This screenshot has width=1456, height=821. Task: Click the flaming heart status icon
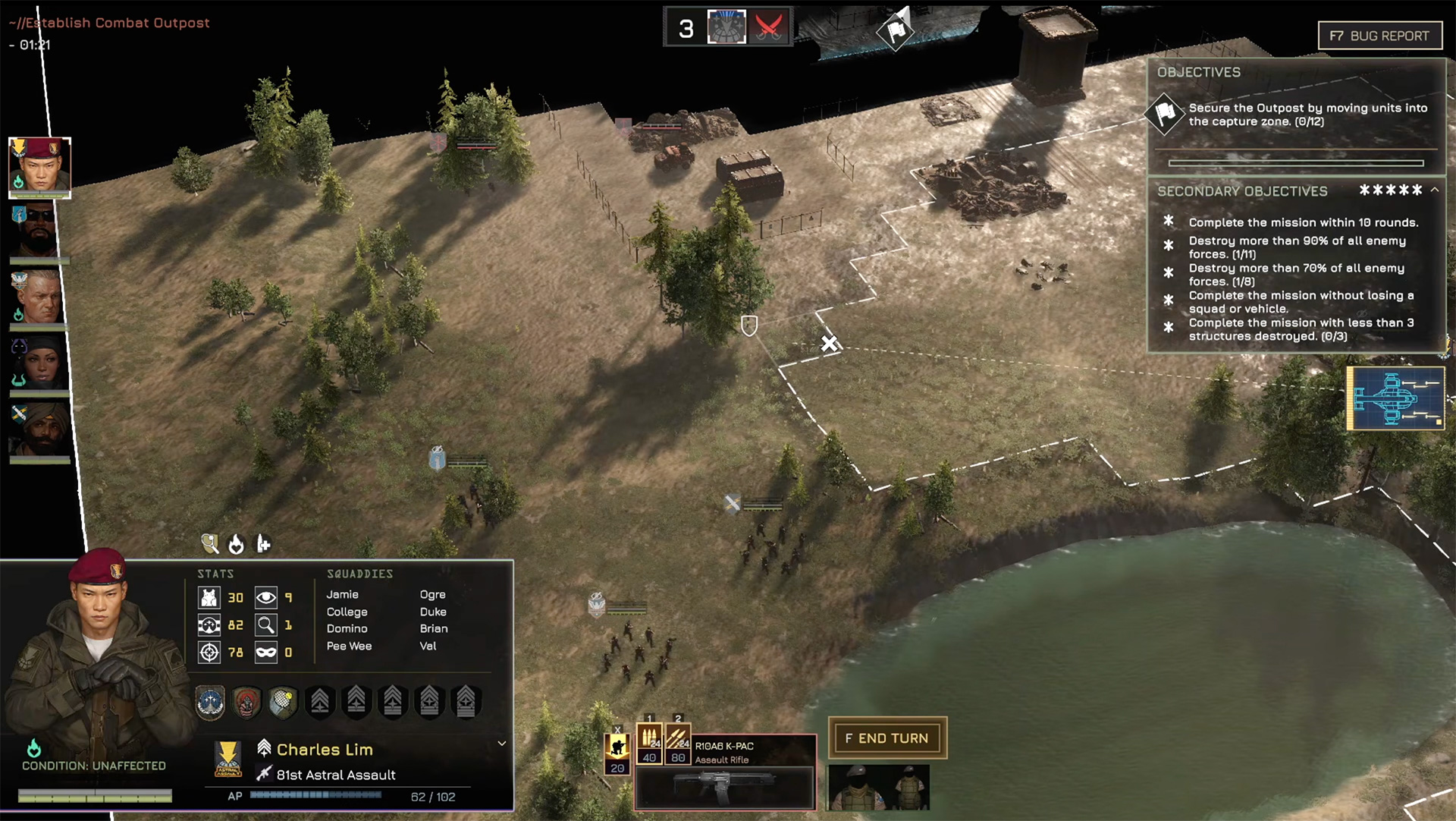[x=236, y=544]
